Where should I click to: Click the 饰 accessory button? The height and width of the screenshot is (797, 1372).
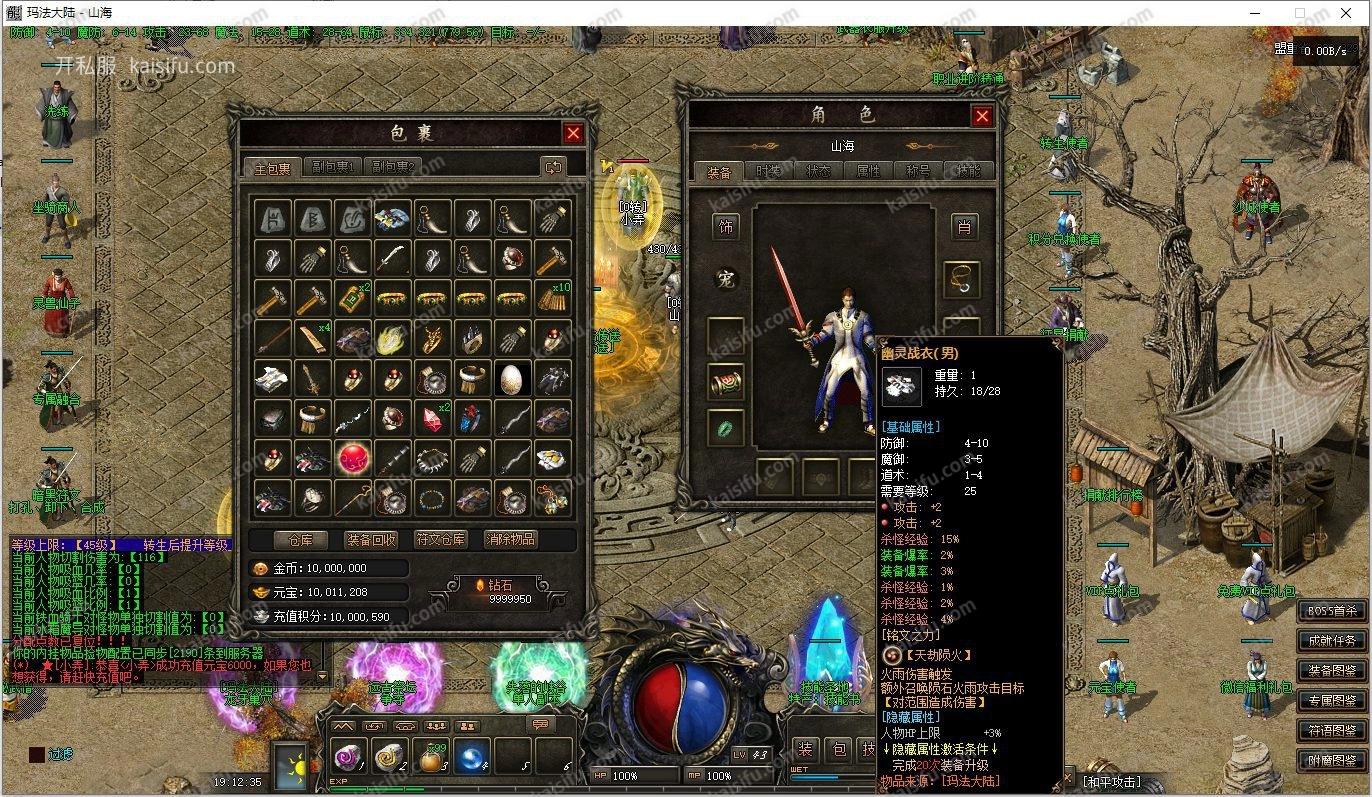tap(727, 227)
